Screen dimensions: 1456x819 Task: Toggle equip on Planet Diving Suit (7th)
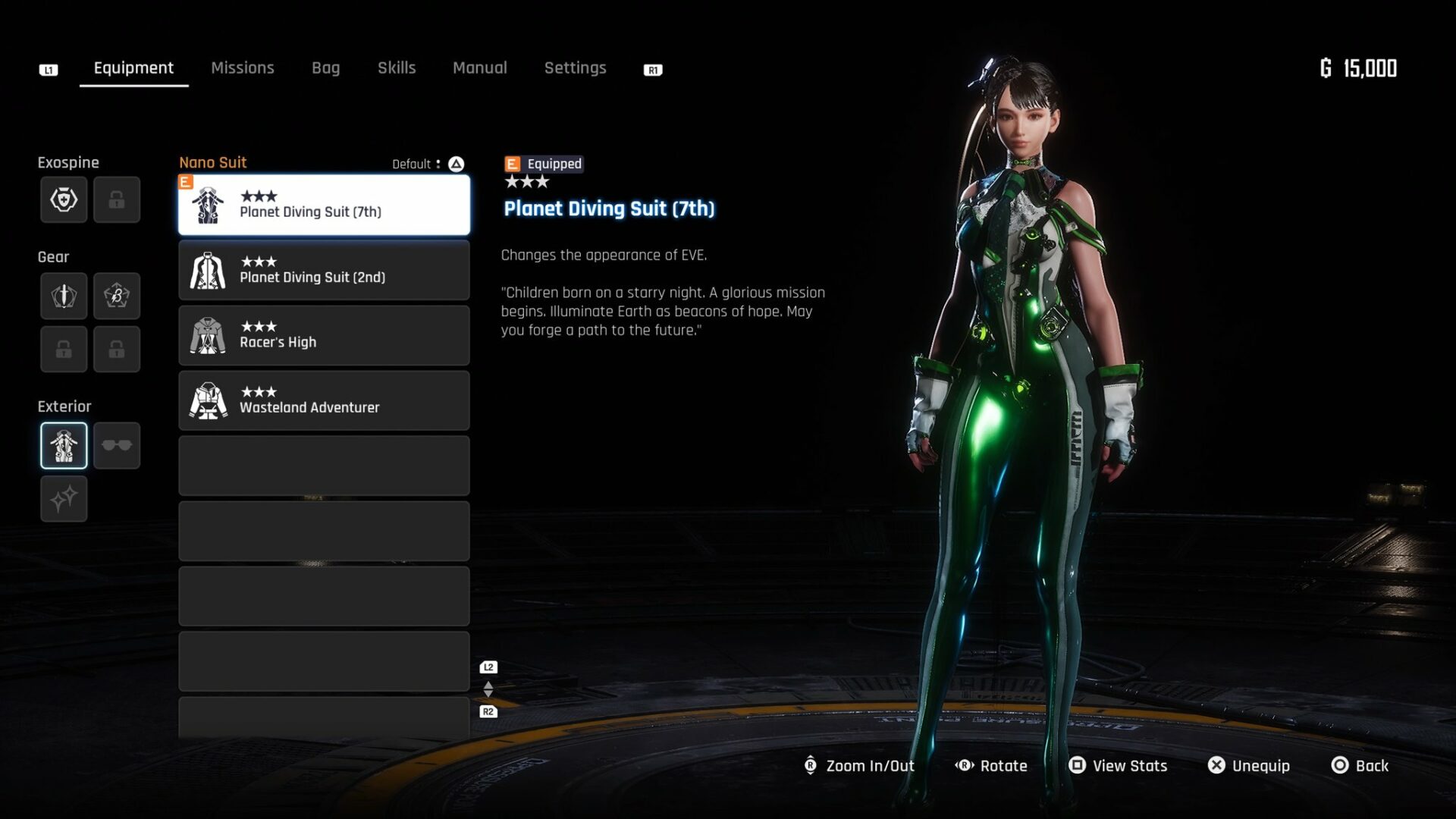[x=324, y=205]
